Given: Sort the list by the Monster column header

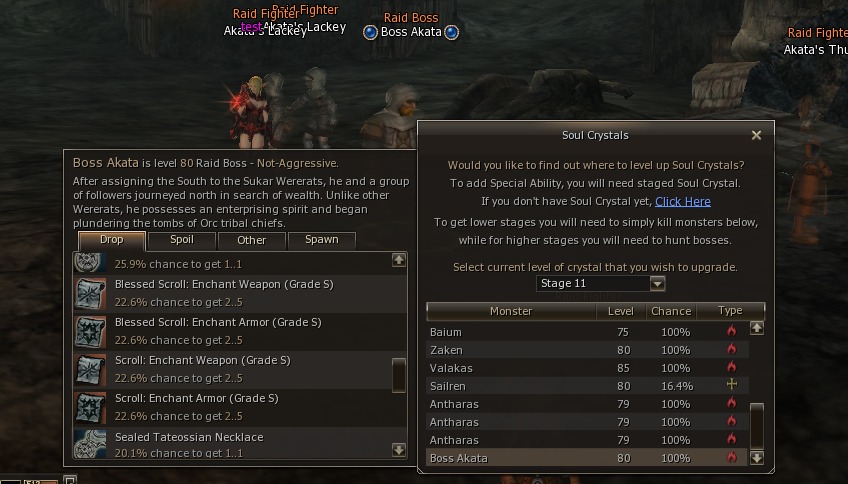Looking at the screenshot, I should (x=511, y=311).
